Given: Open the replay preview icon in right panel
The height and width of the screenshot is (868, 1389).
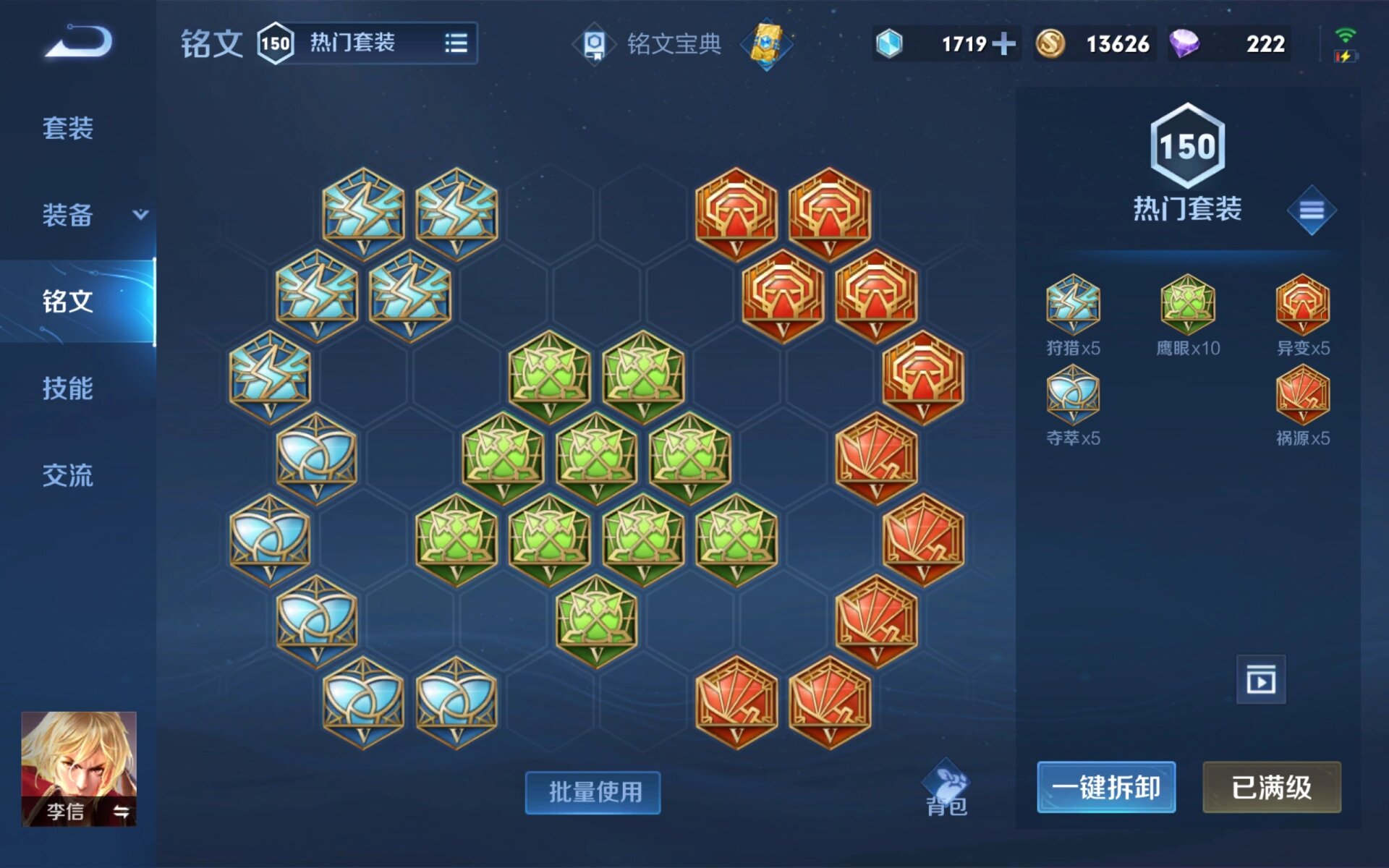Looking at the screenshot, I should [x=1260, y=680].
